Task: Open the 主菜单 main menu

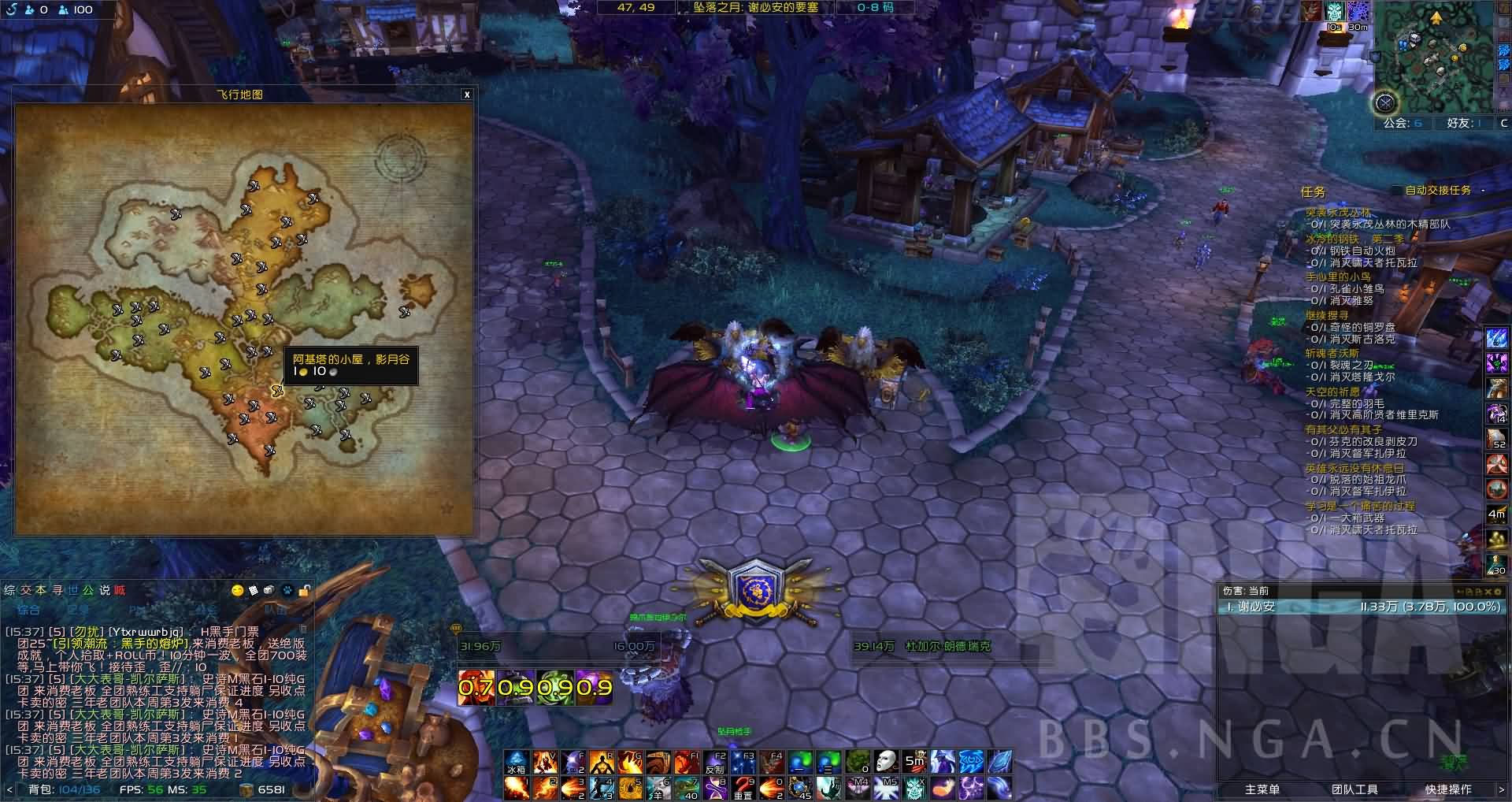Action: (1262, 789)
